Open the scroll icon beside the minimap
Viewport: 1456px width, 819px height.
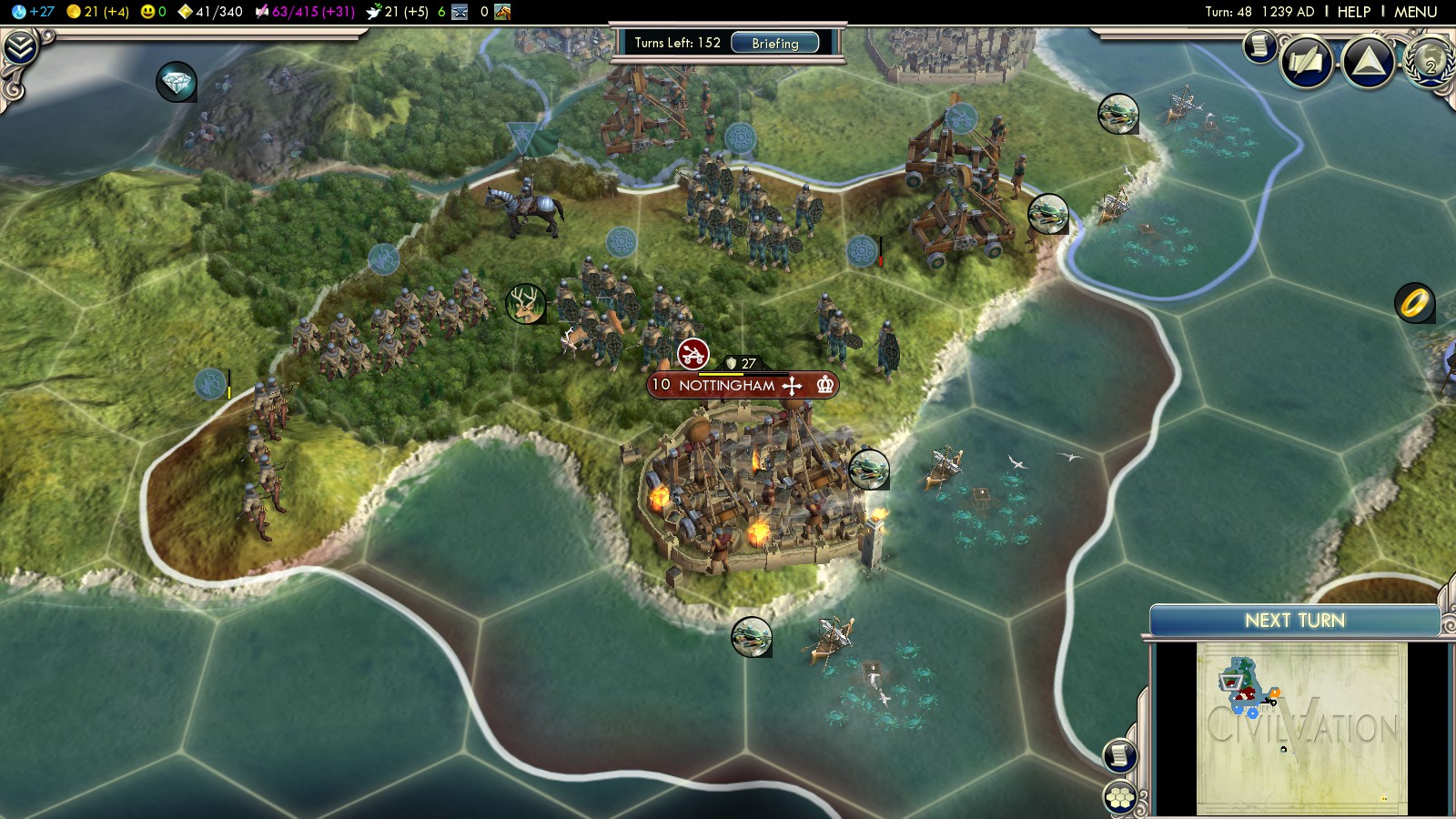(1120, 755)
